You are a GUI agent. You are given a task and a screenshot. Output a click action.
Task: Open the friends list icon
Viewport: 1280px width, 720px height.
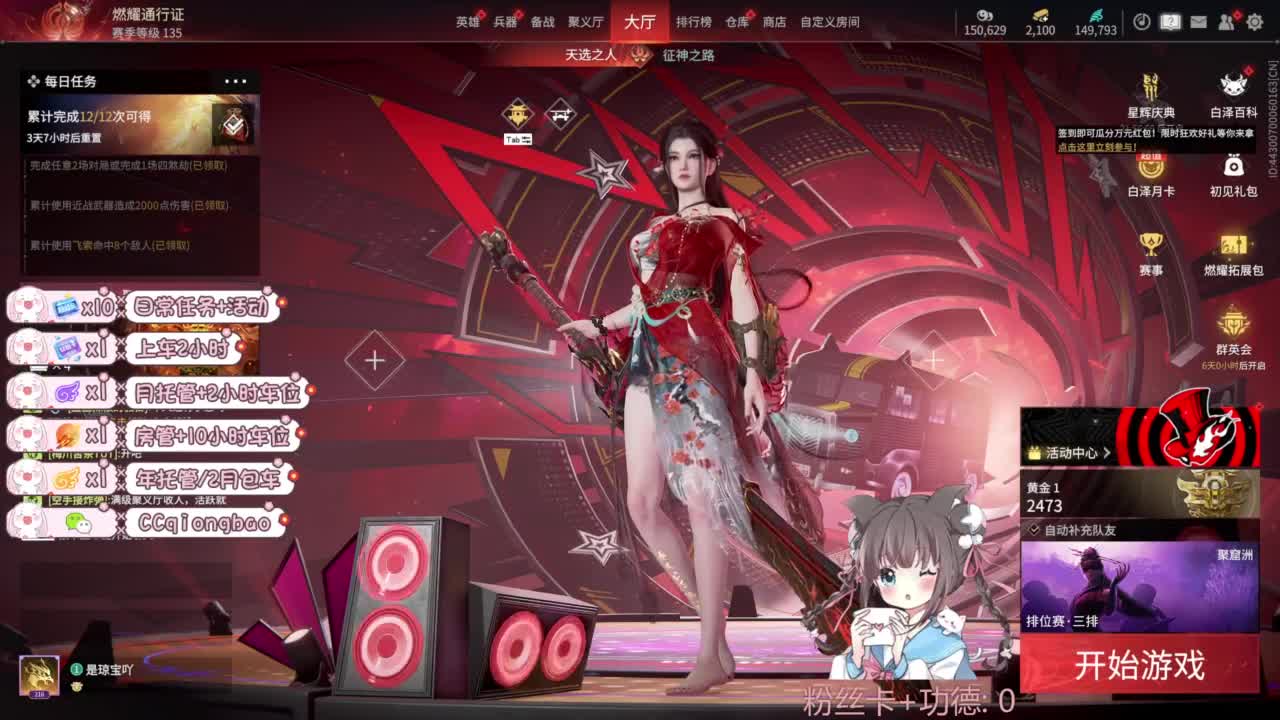[x=1225, y=21]
